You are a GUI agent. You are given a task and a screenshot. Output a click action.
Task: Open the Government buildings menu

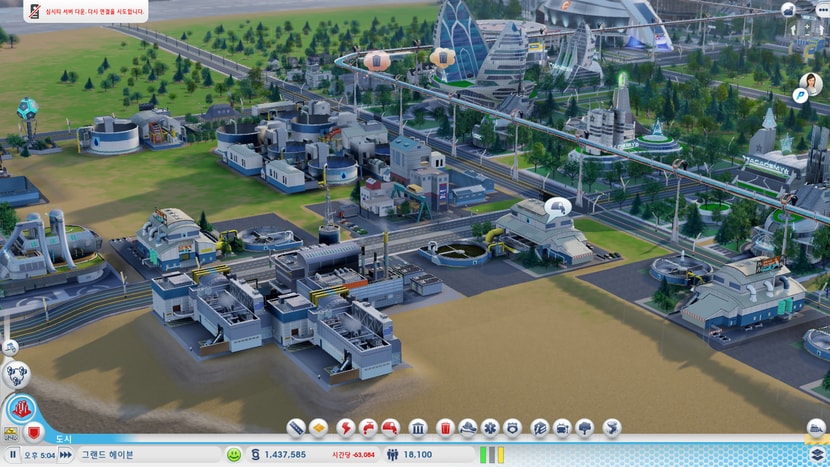click(418, 428)
